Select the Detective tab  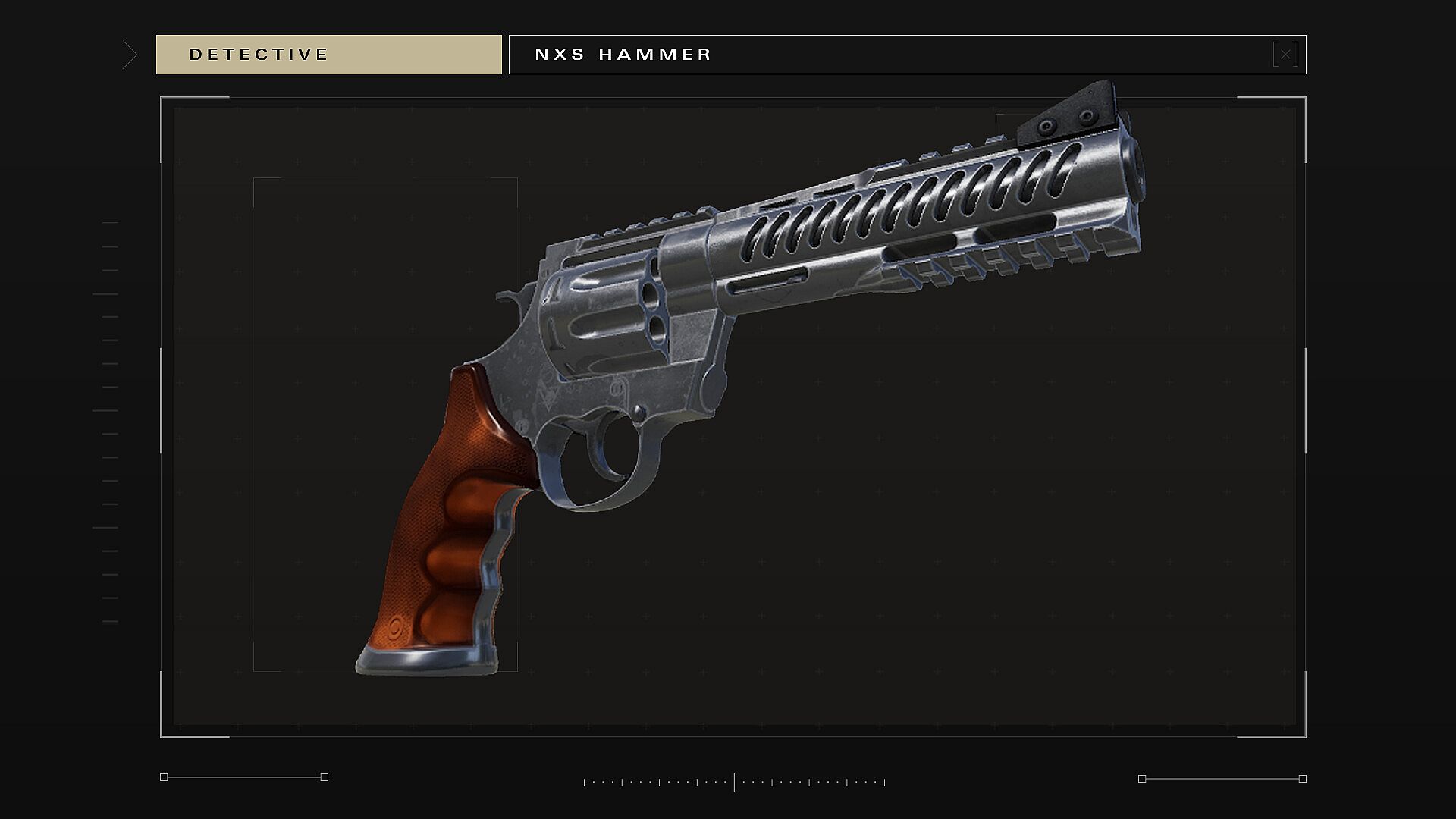328,55
